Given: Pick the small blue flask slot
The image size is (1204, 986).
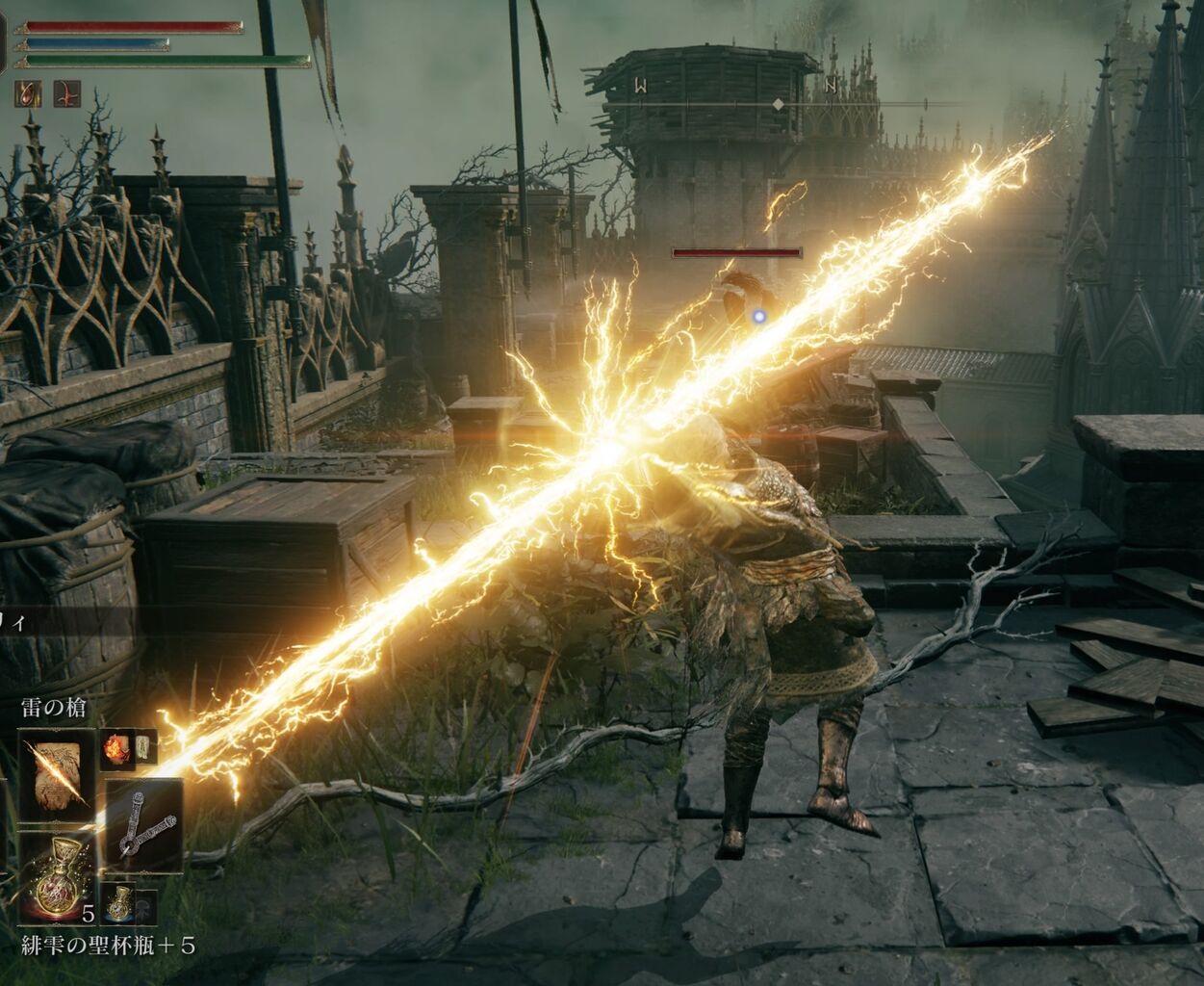Looking at the screenshot, I should pyautogui.click(x=118, y=902).
